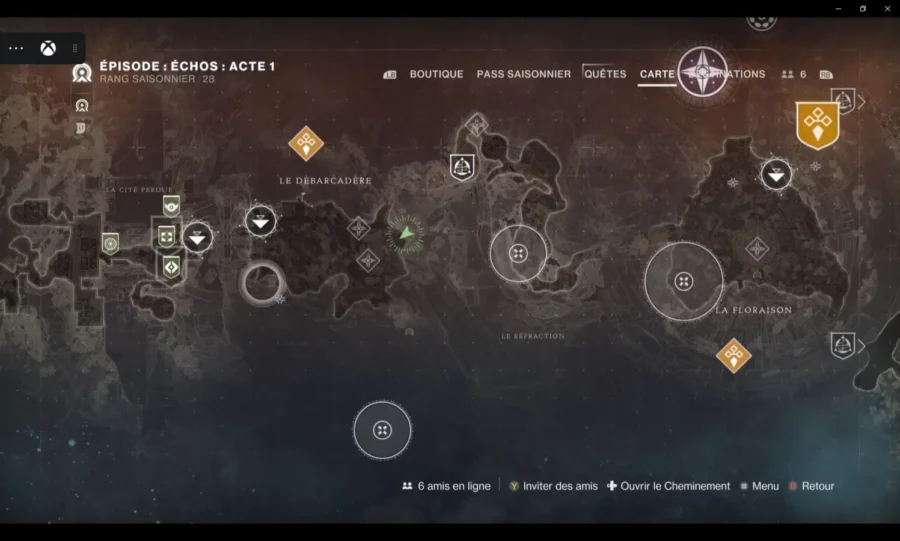
Task: Open the Quêtes tab
Action: (x=605, y=74)
